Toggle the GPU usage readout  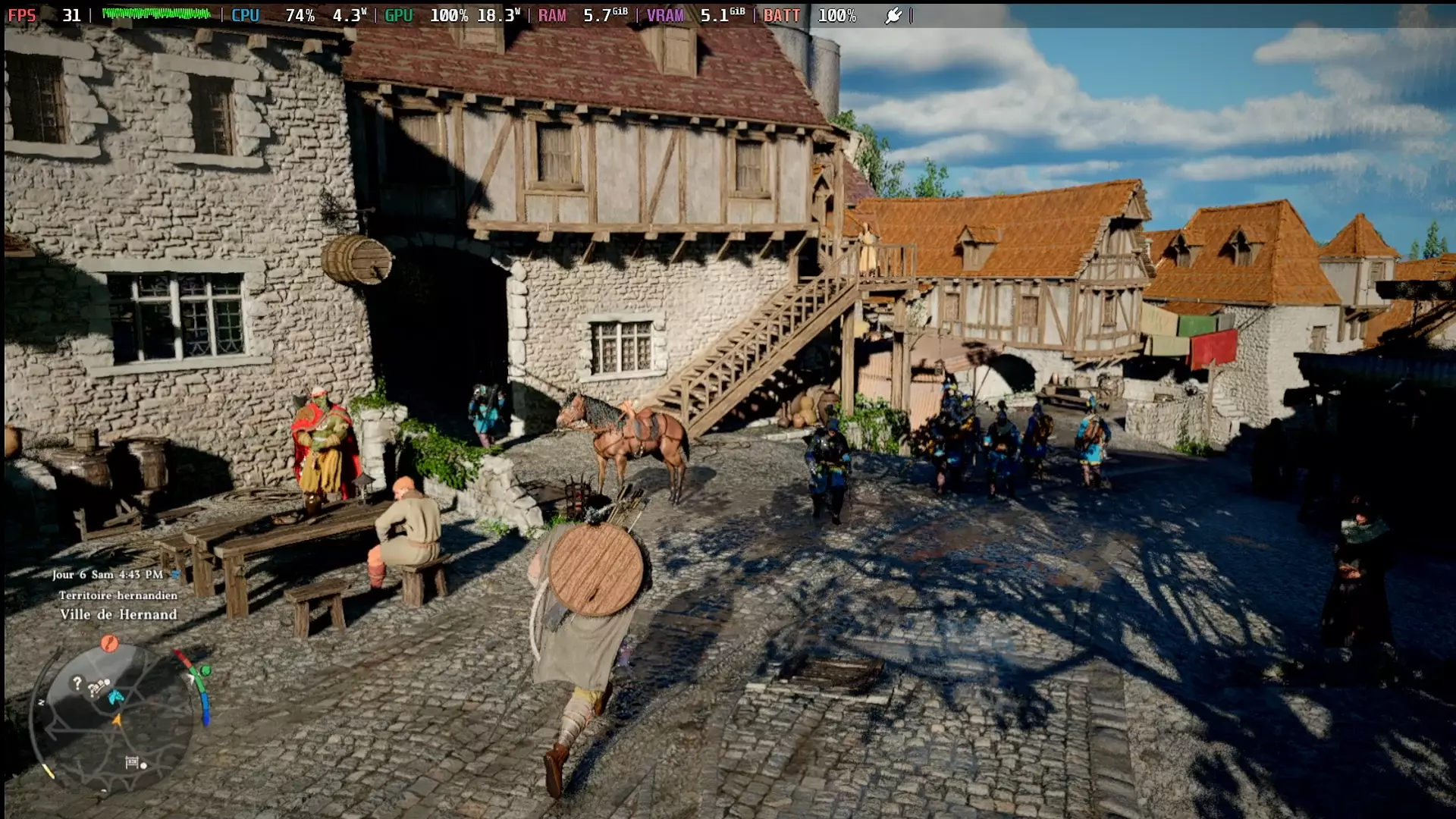(398, 14)
